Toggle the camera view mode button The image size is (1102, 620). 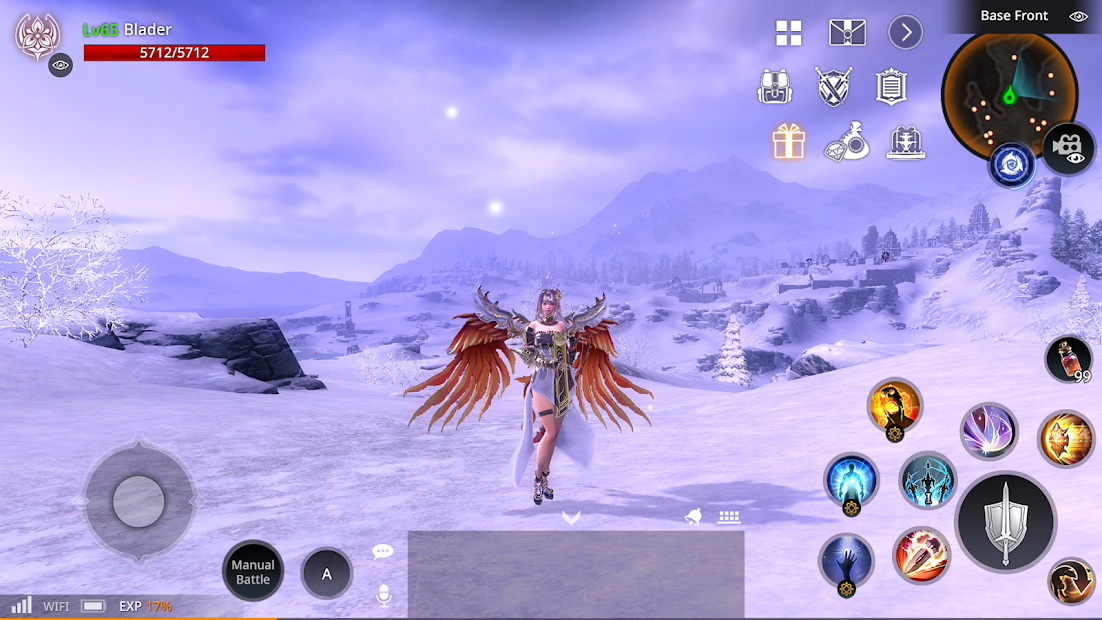click(1069, 148)
